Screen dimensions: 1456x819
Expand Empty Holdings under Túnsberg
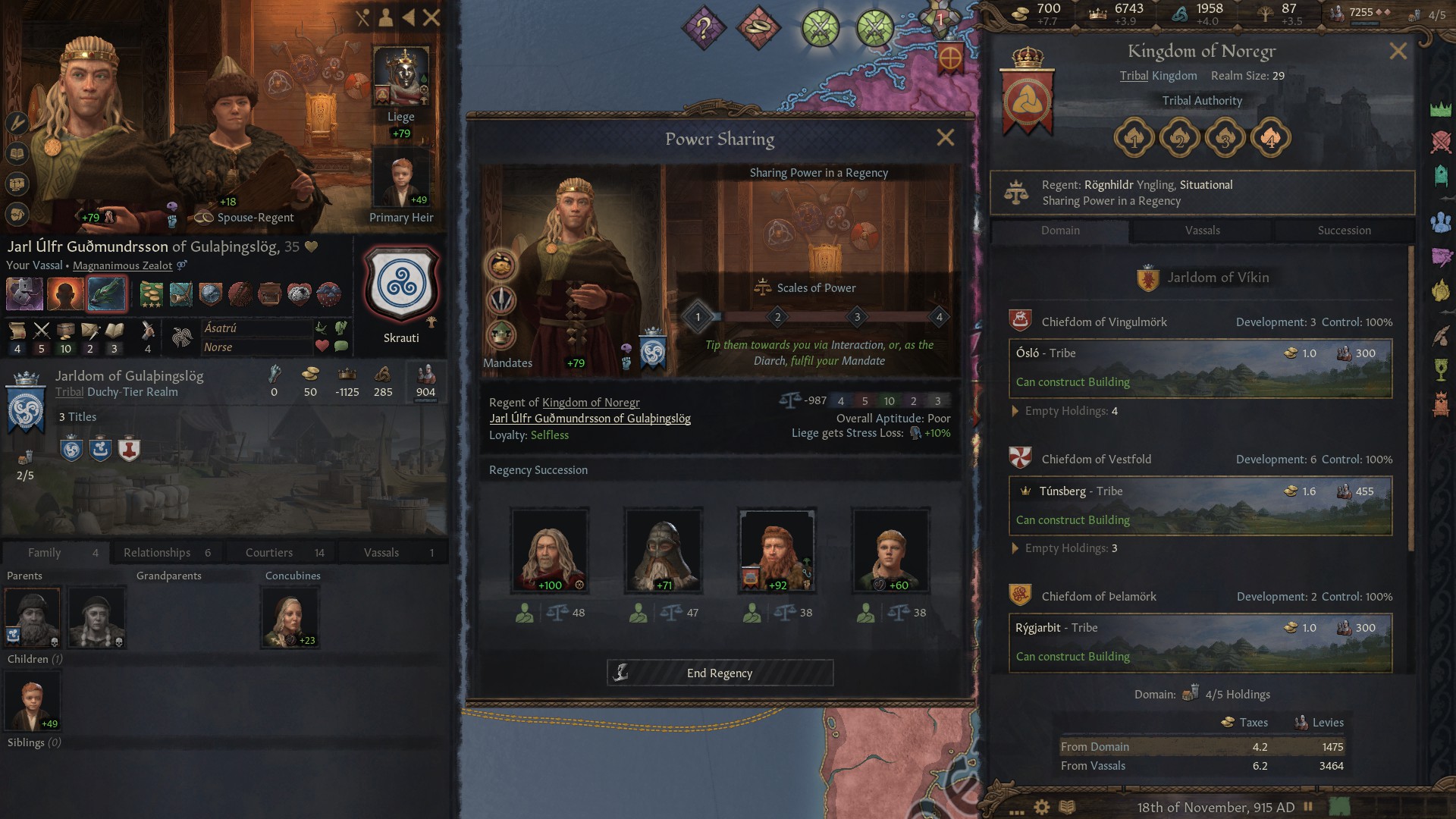click(1065, 548)
